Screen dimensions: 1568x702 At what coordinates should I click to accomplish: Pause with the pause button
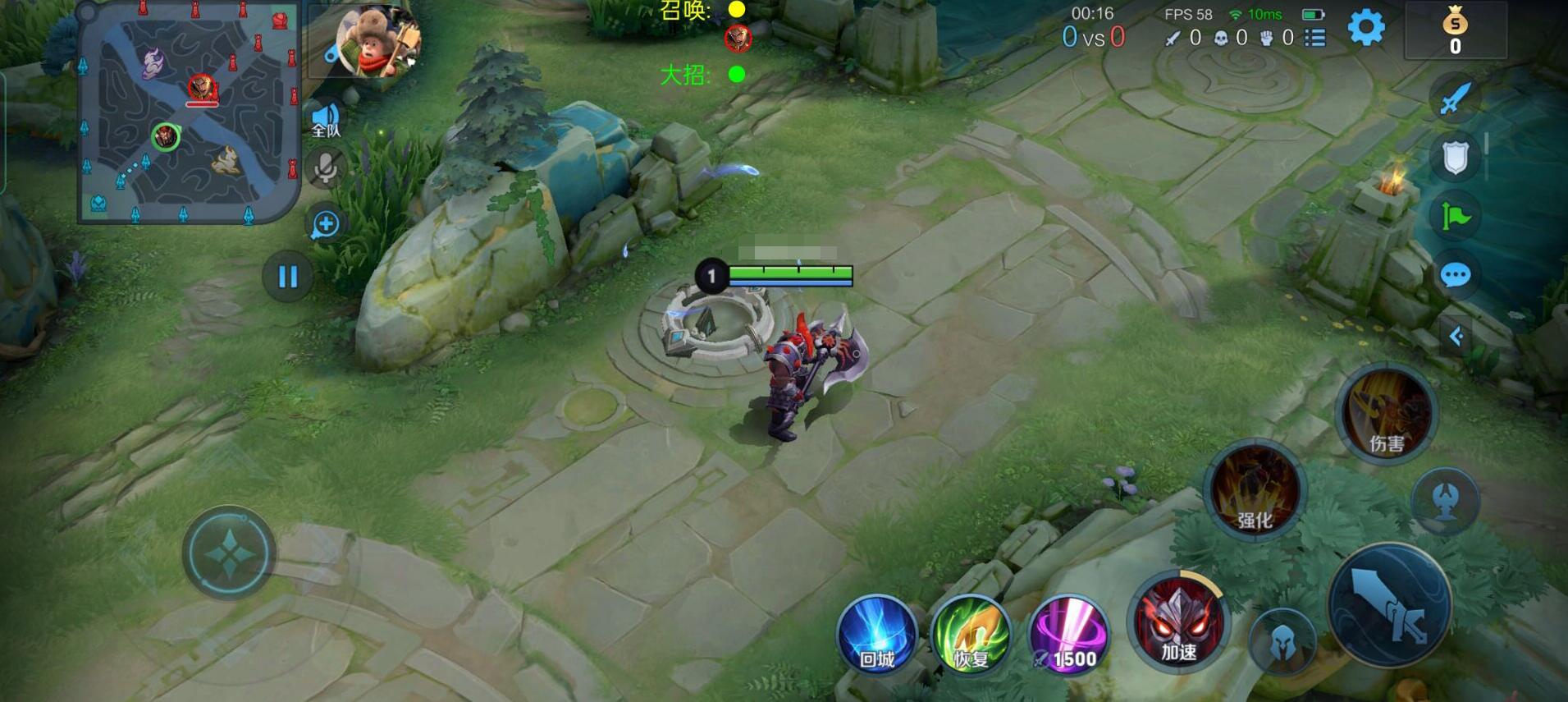[x=287, y=277]
